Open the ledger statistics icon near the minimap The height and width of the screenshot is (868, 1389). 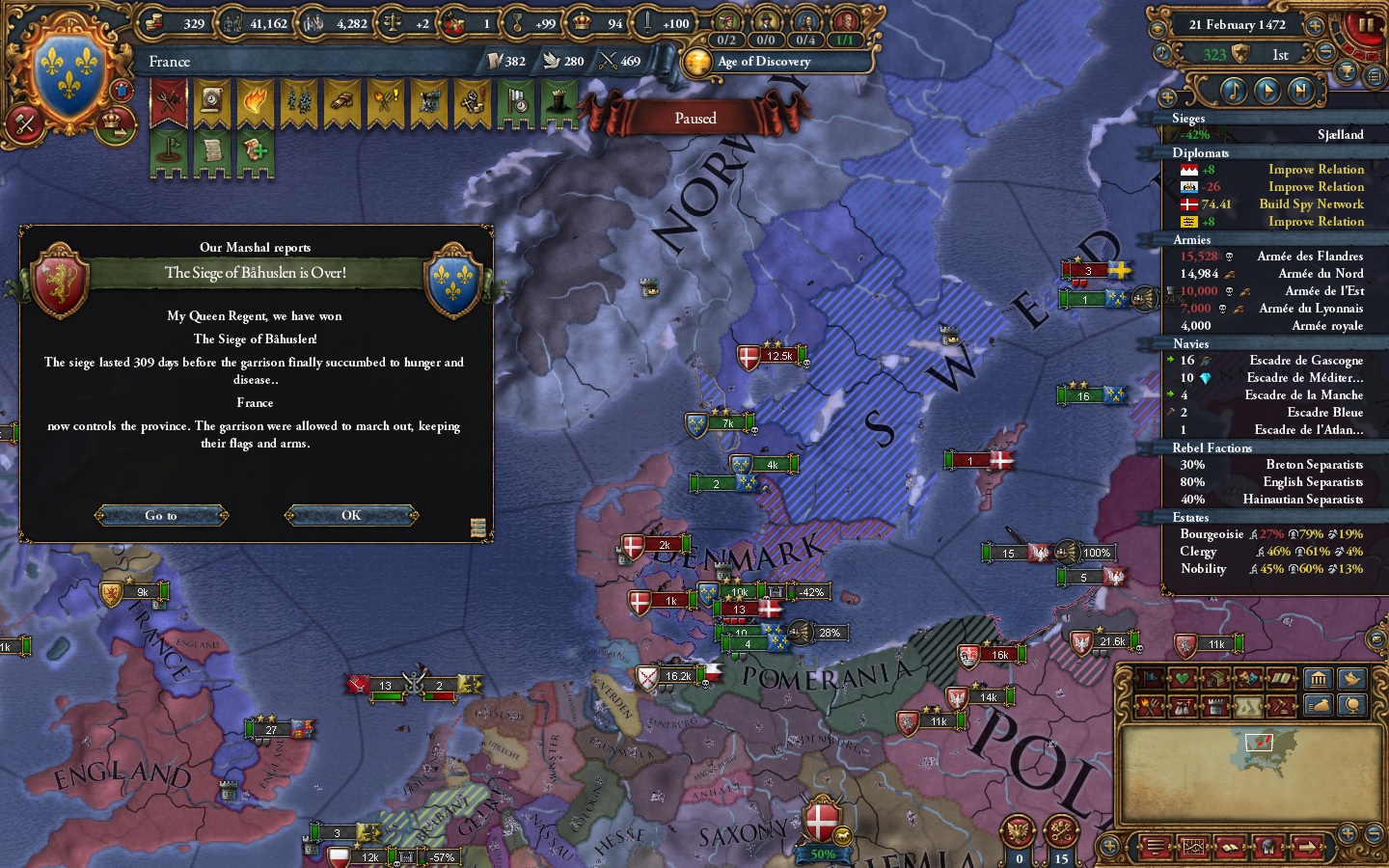(1193, 847)
